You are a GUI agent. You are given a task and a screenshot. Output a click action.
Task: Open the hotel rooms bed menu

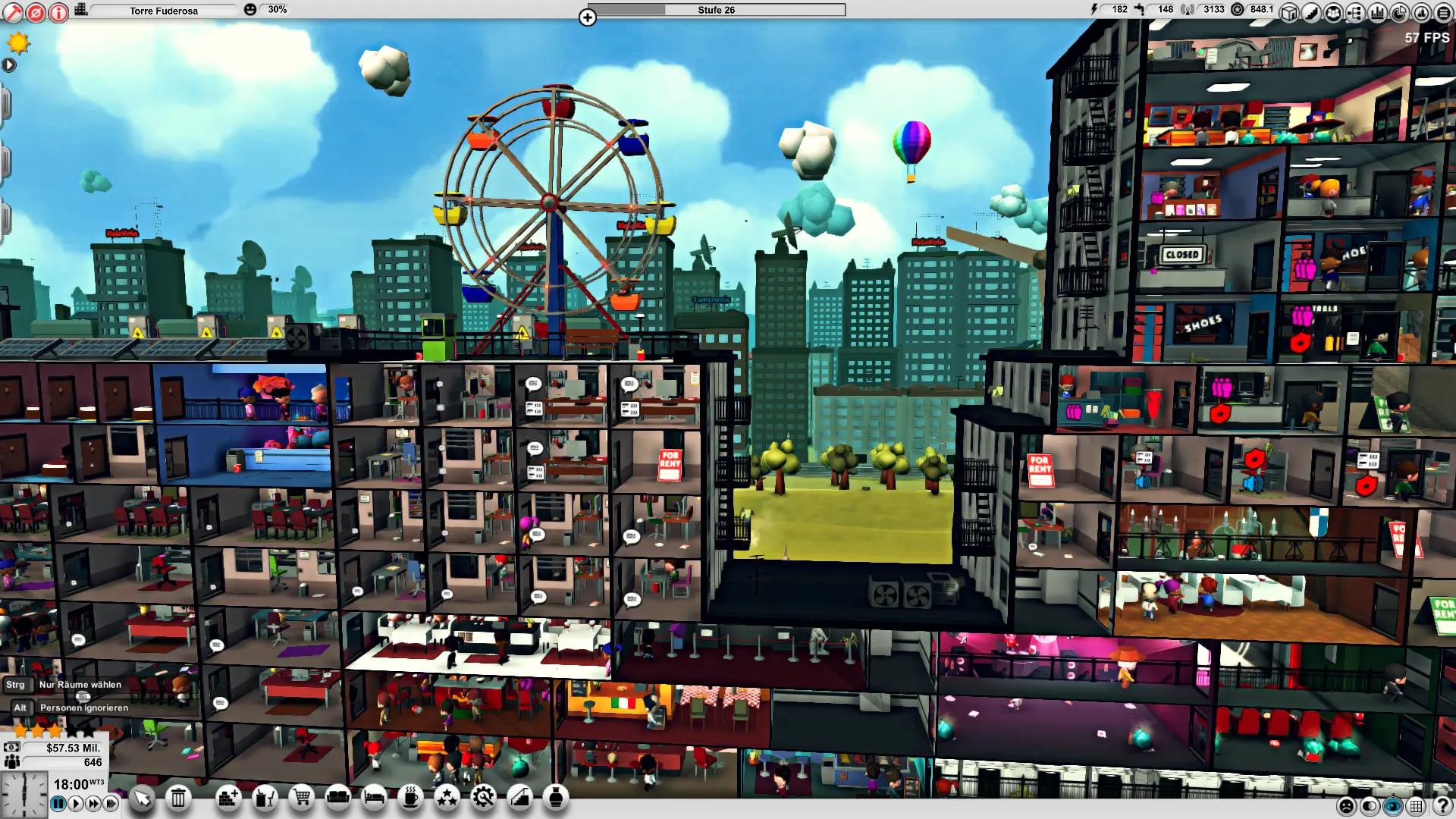coord(374,798)
